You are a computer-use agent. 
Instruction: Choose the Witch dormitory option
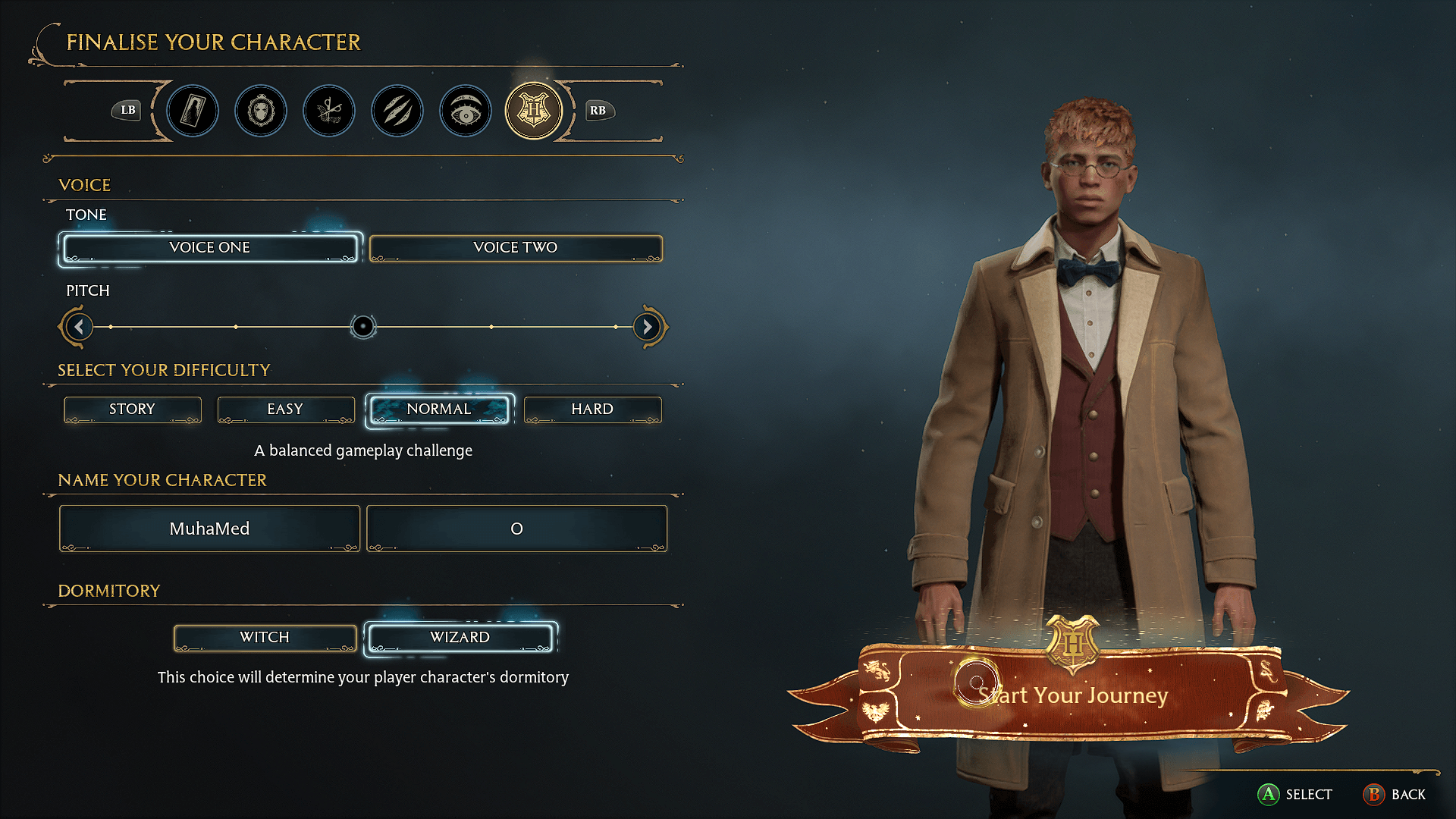[265, 638]
